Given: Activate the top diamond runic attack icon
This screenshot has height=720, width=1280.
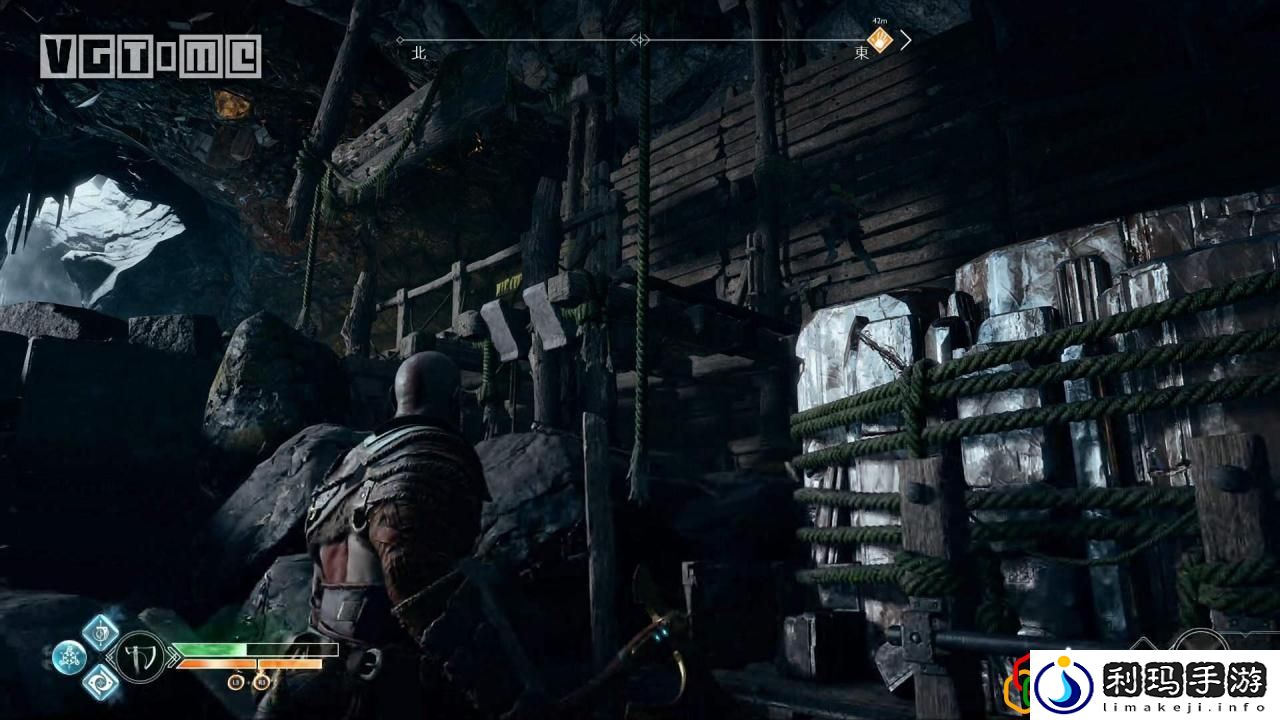Looking at the screenshot, I should 100,632.
